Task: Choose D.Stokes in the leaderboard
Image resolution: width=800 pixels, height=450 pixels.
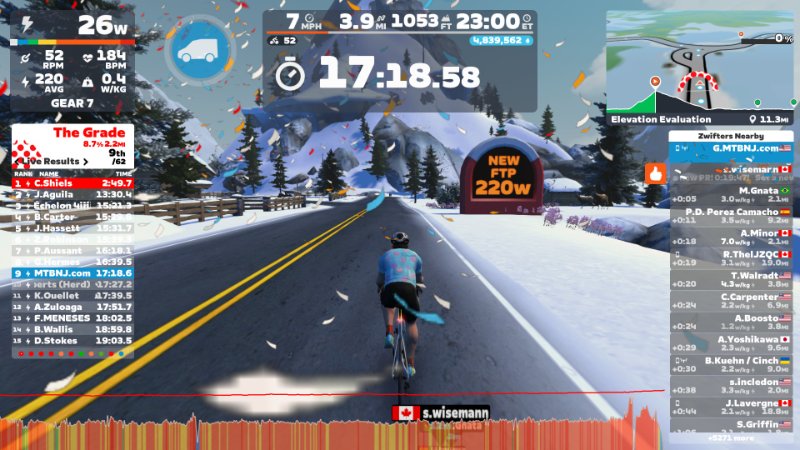Action: click(x=72, y=340)
